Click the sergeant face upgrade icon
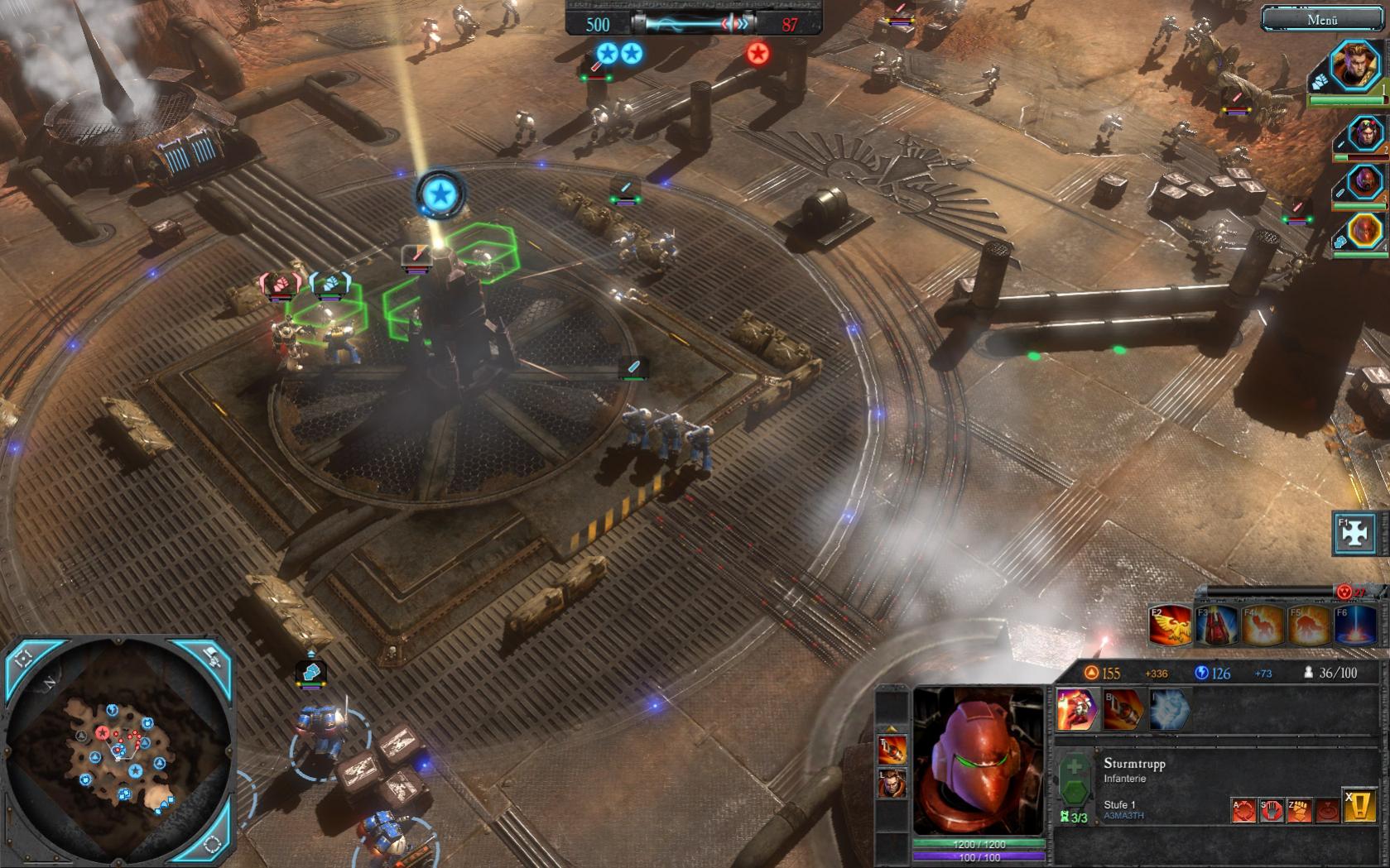Image resolution: width=1390 pixels, height=868 pixels. [x=892, y=782]
